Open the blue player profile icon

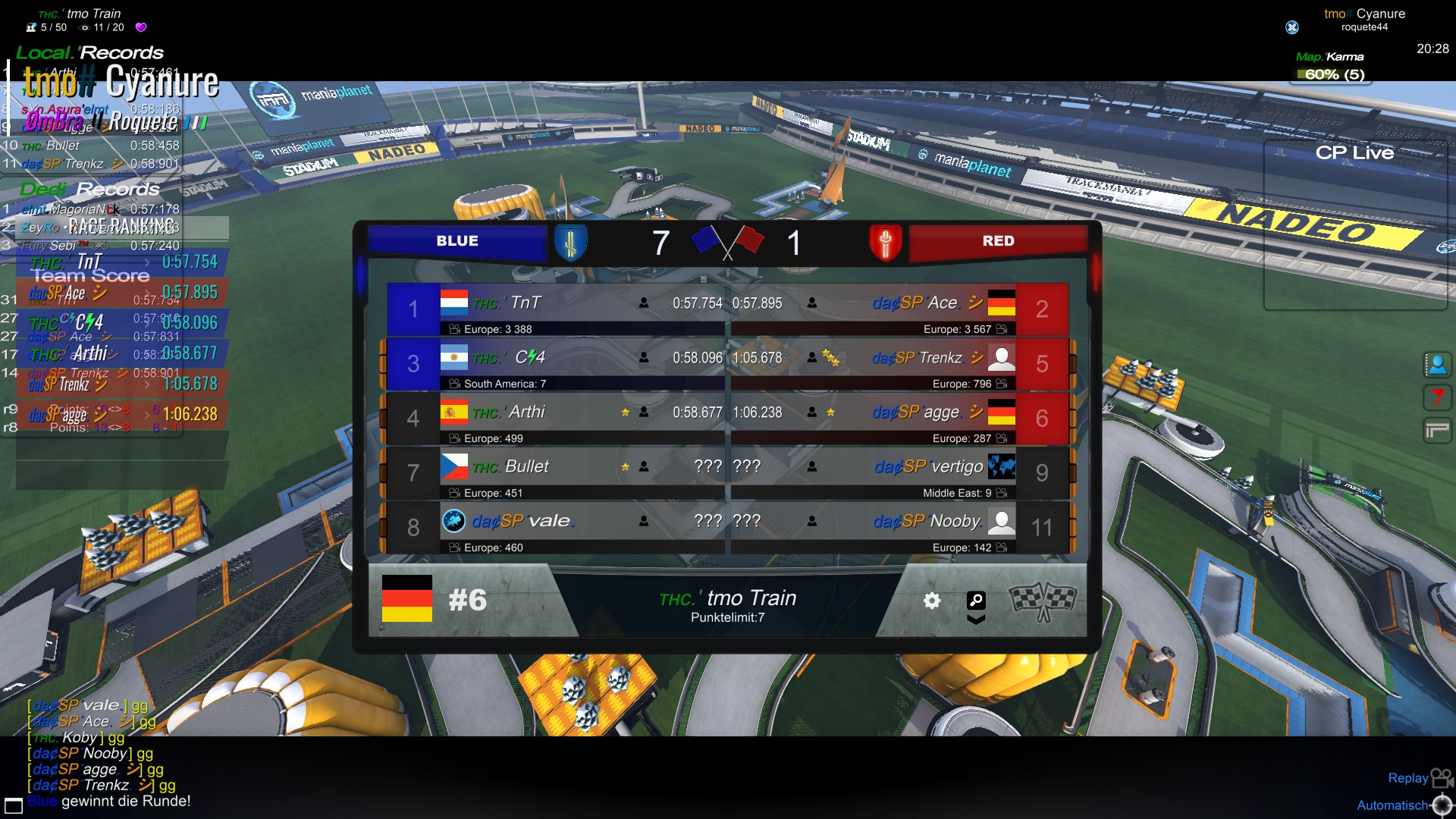1437,365
